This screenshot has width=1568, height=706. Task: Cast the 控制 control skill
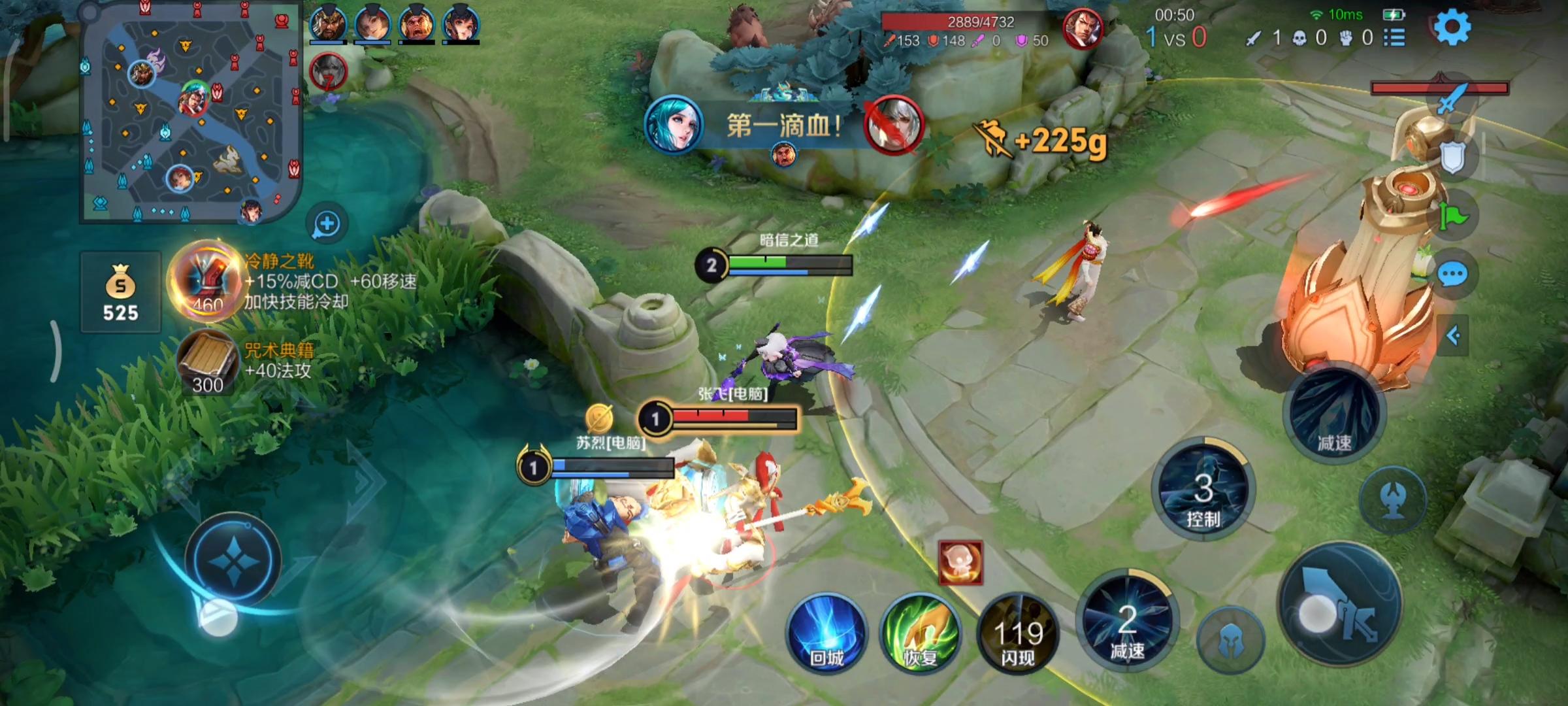1203,490
